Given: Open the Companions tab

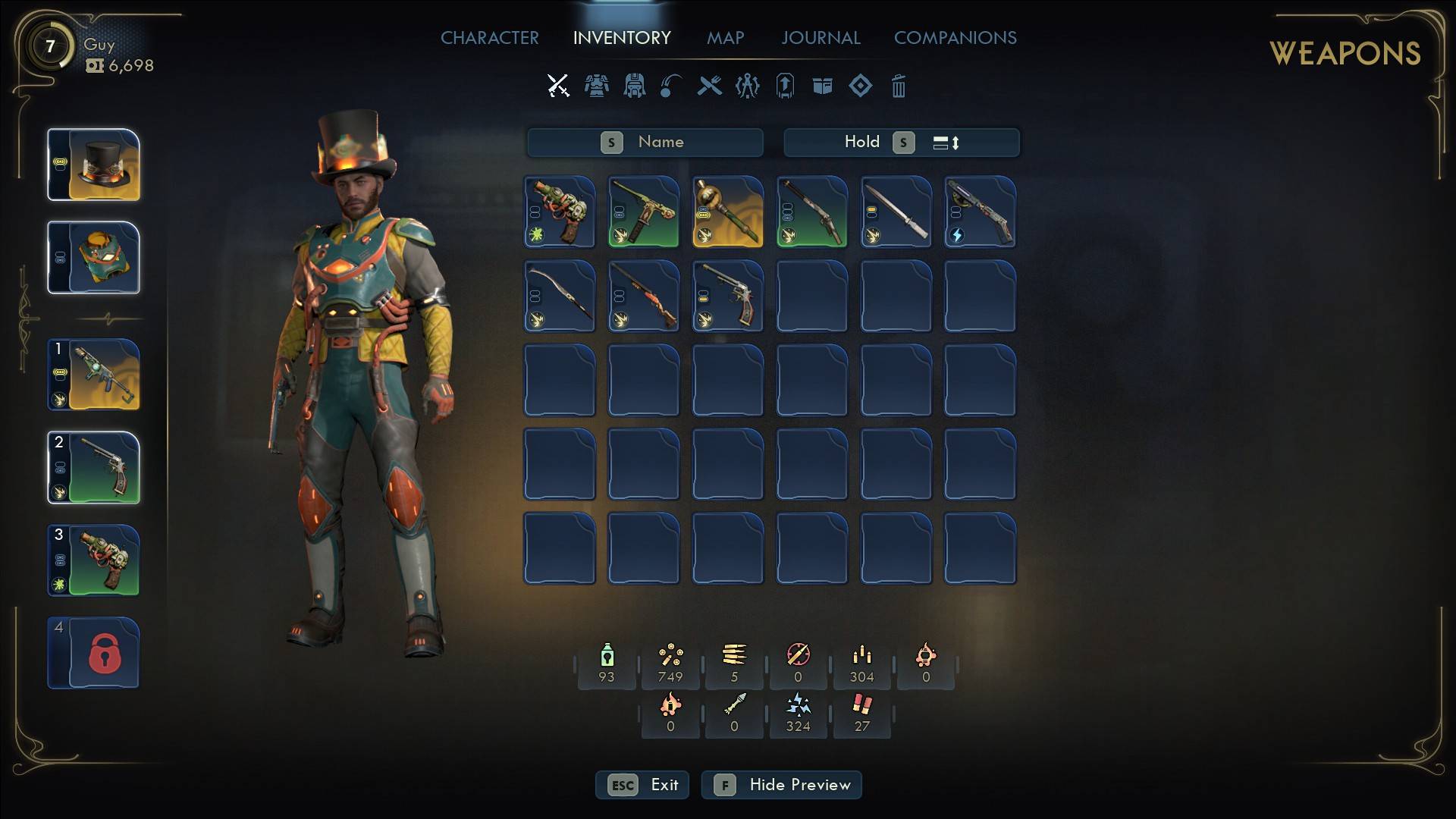Looking at the screenshot, I should click(955, 38).
